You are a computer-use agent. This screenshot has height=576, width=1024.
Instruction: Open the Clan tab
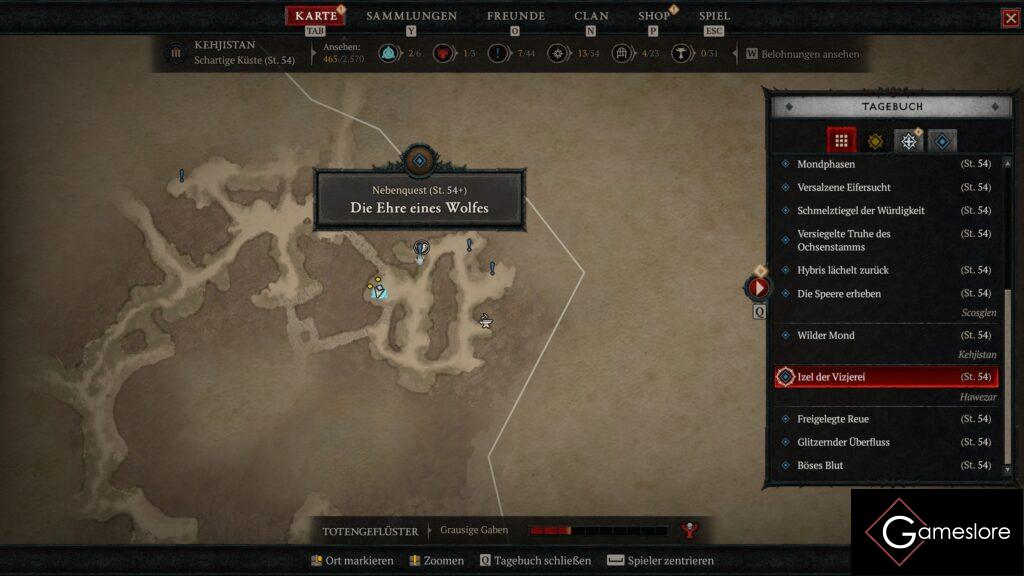pos(591,16)
